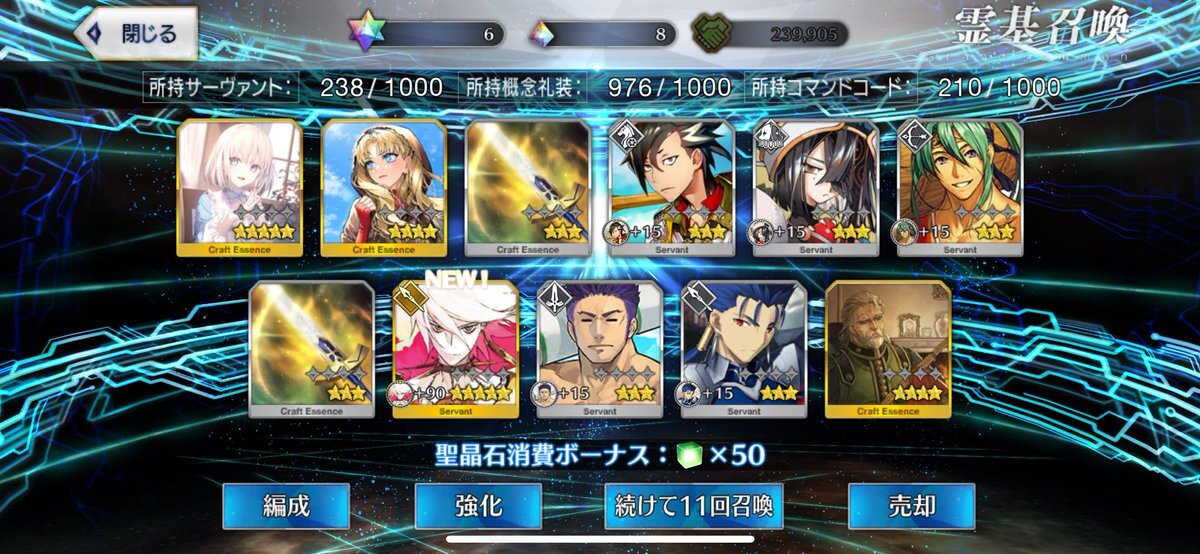Open the green-haired Servant card

(x=960, y=187)
